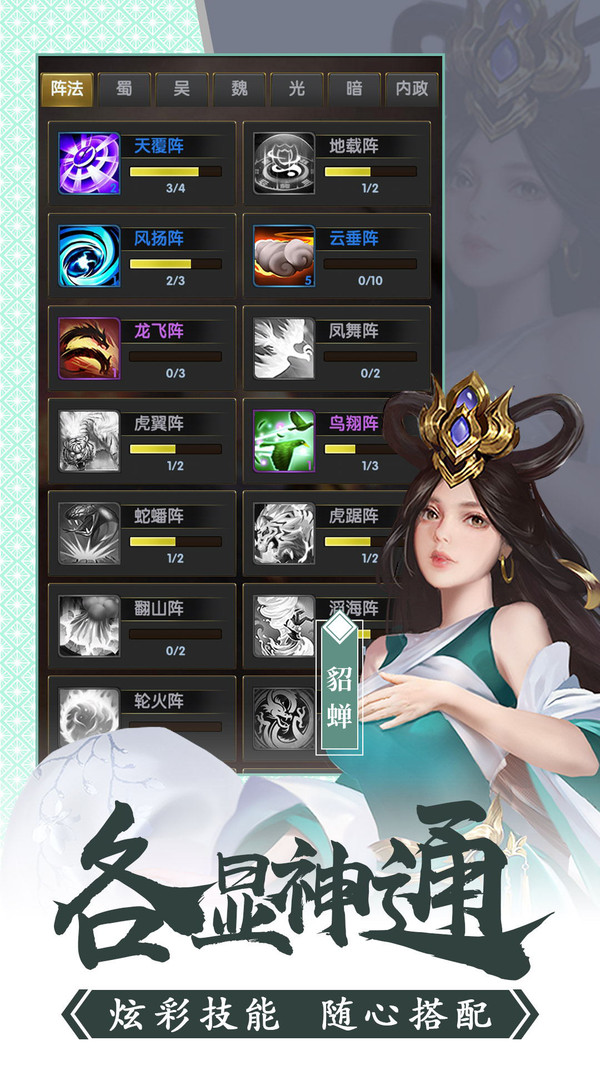
Task: Switch to the 魏 tab
Action: (x=239, y=89)
